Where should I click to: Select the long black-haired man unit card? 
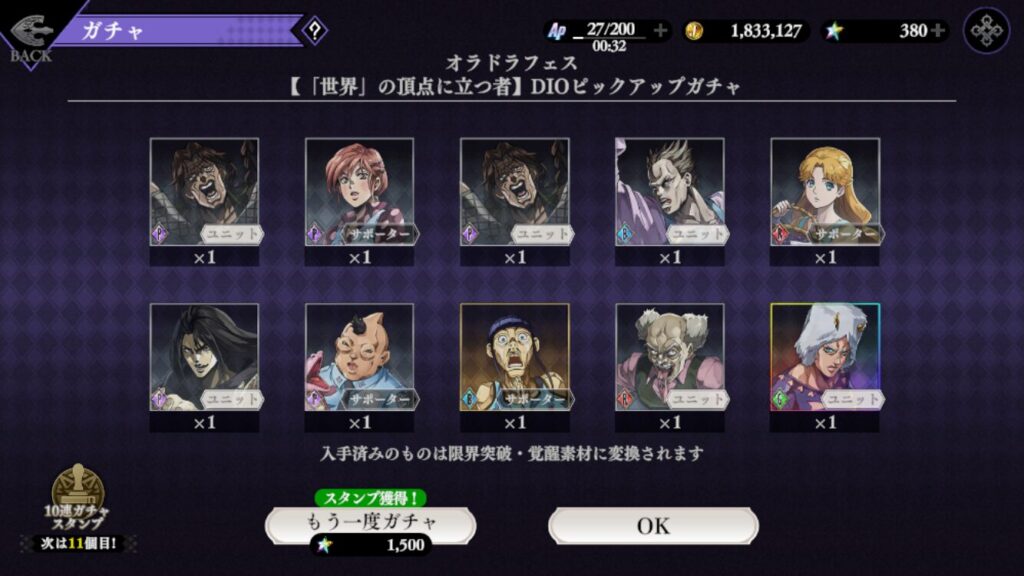(204, 358)
